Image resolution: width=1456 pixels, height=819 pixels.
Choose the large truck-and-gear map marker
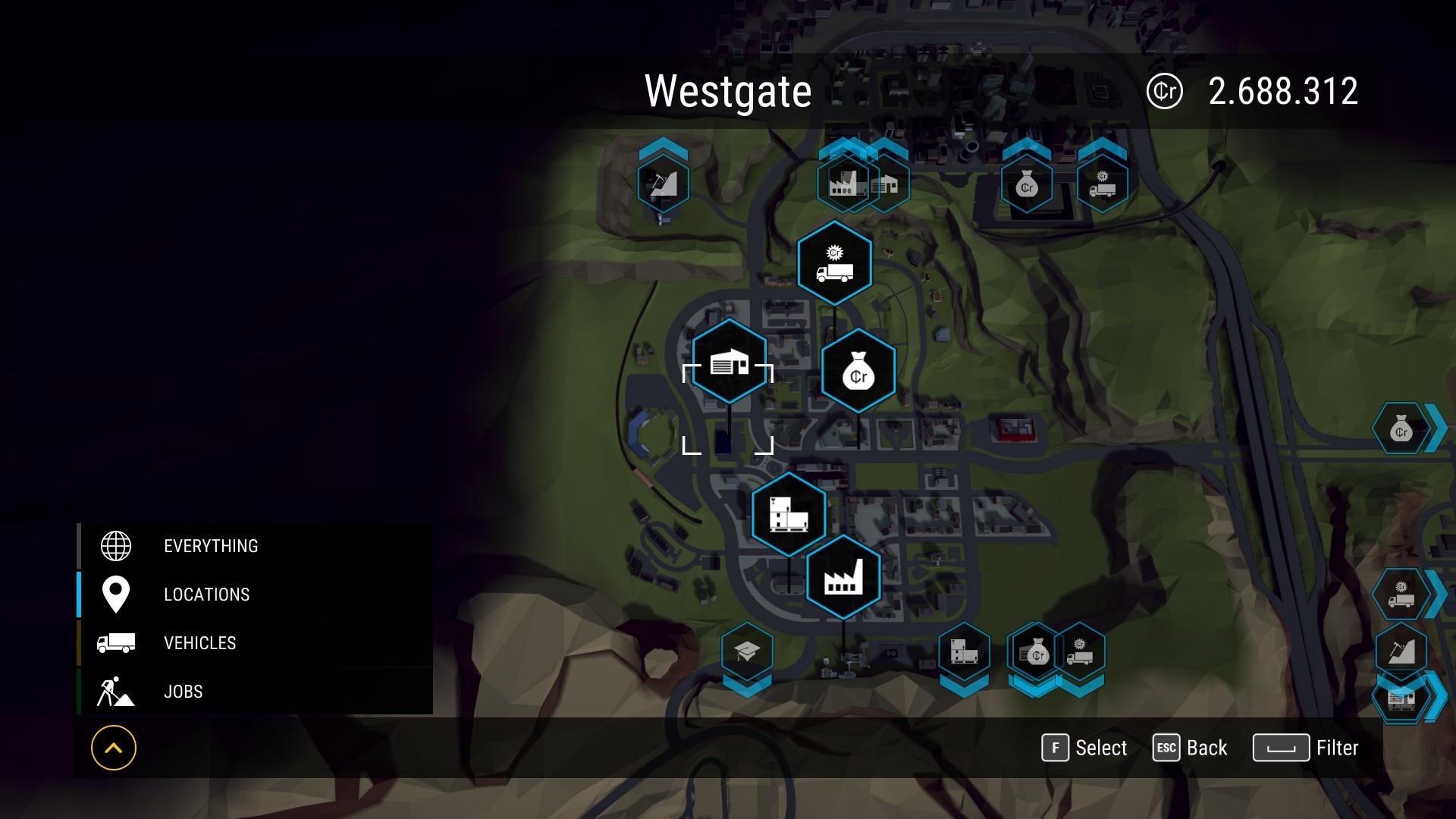pyautogui.click(x=834, y=263)
